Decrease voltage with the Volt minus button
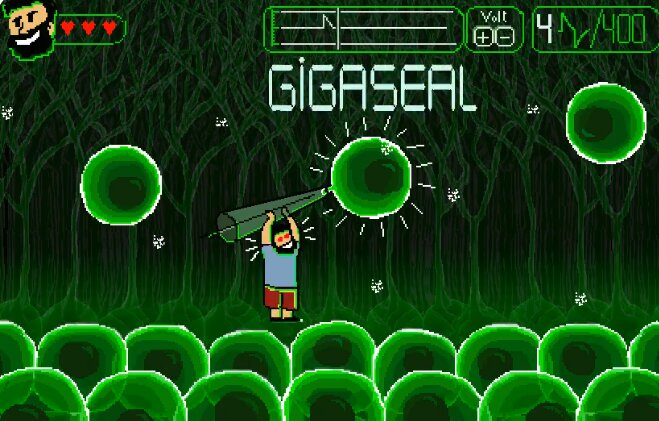 pos(505,36)
